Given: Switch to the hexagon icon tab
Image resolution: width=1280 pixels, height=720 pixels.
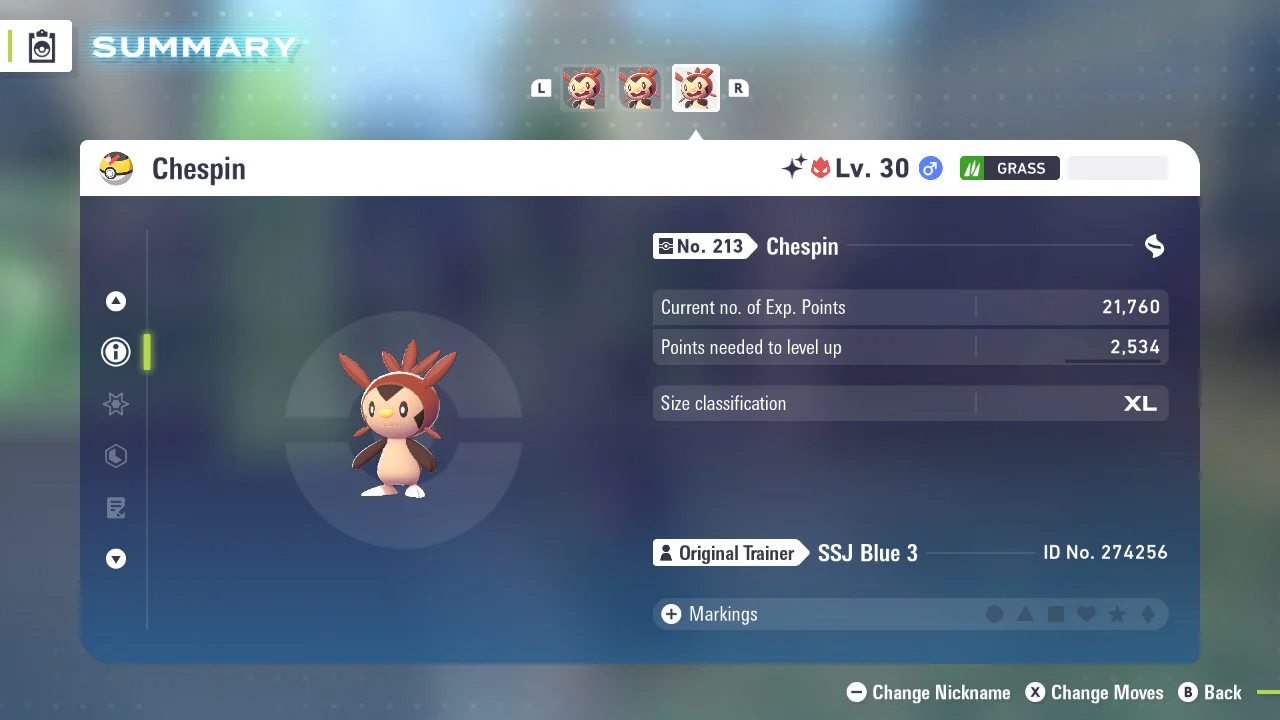Looking at the screenshot, I should [x=116, y=456].
